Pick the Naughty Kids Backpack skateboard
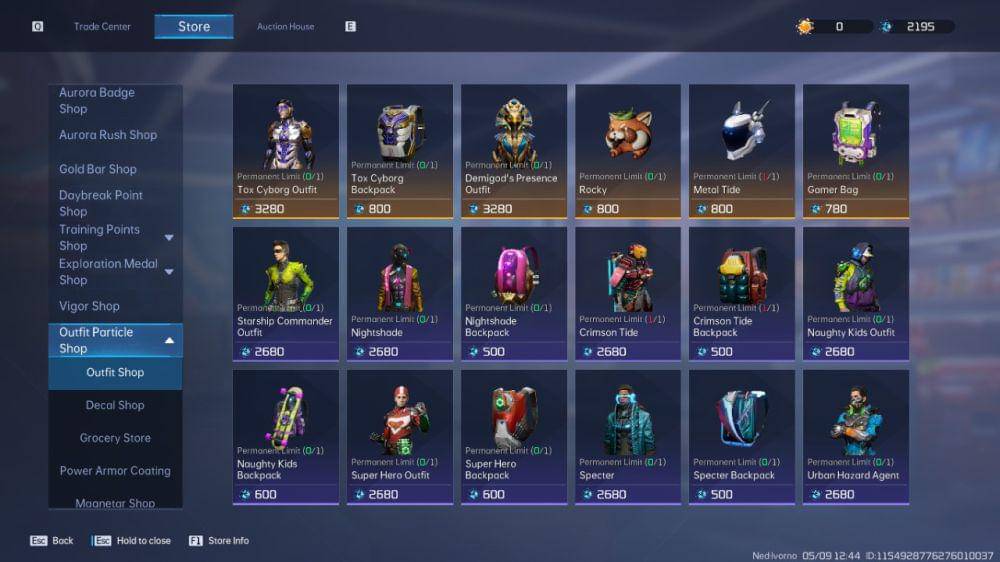Screen dimensions: 1000x562 [x=286, y=436]
